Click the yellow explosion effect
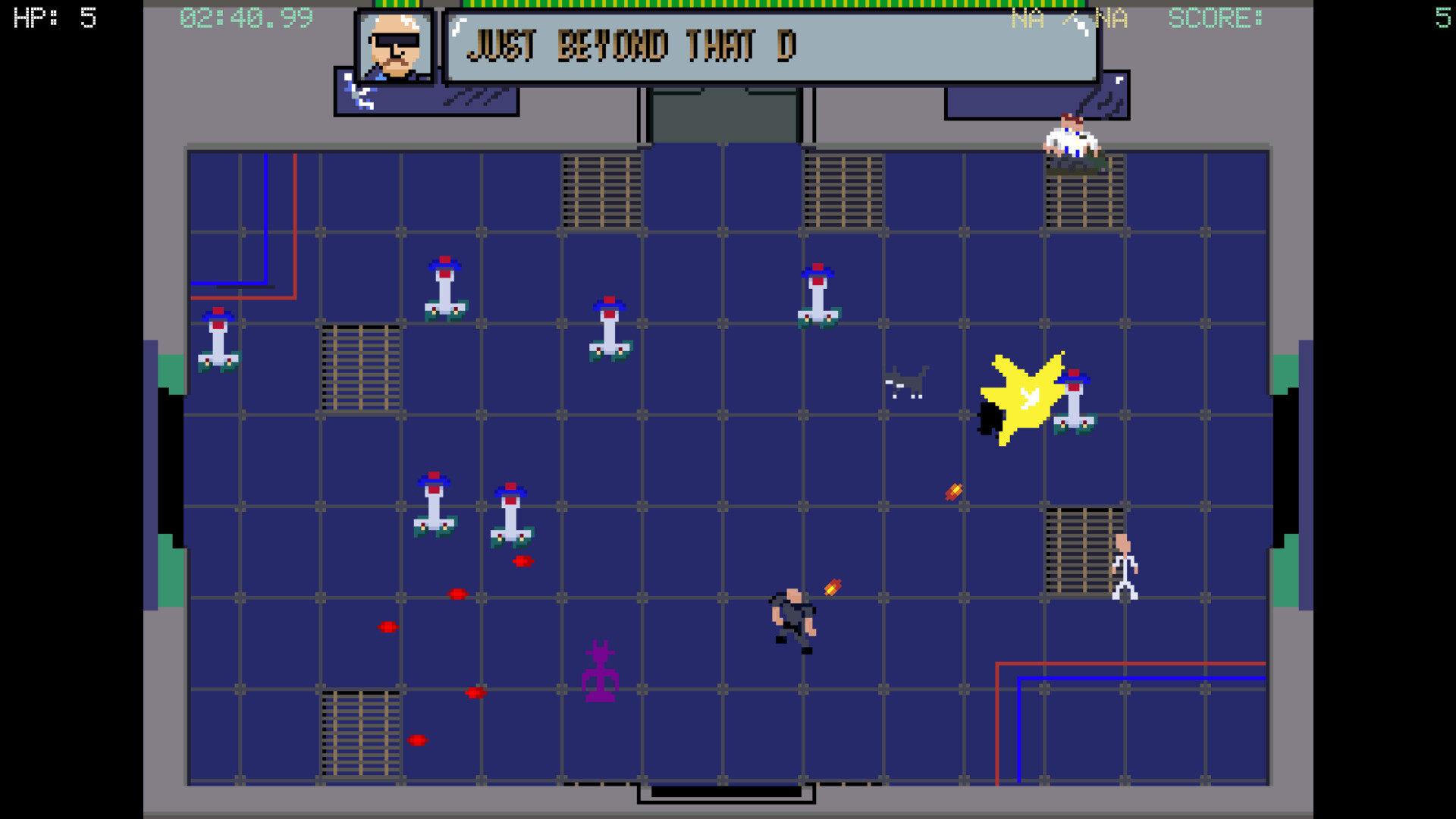Screen dimensions: 1456x819 coord(1024,398)
